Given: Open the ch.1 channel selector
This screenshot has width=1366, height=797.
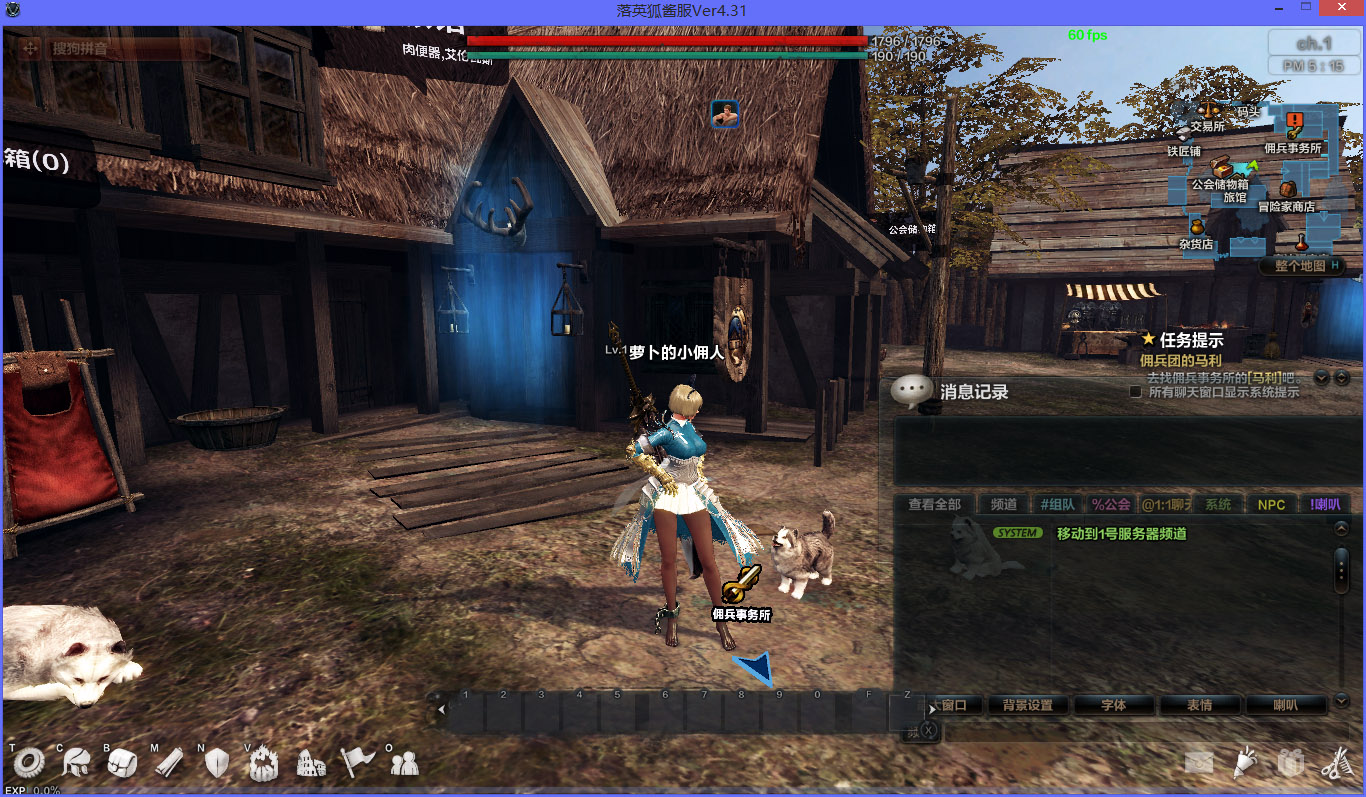Looking at the screenshot, I should click(x=1313, y=43).
